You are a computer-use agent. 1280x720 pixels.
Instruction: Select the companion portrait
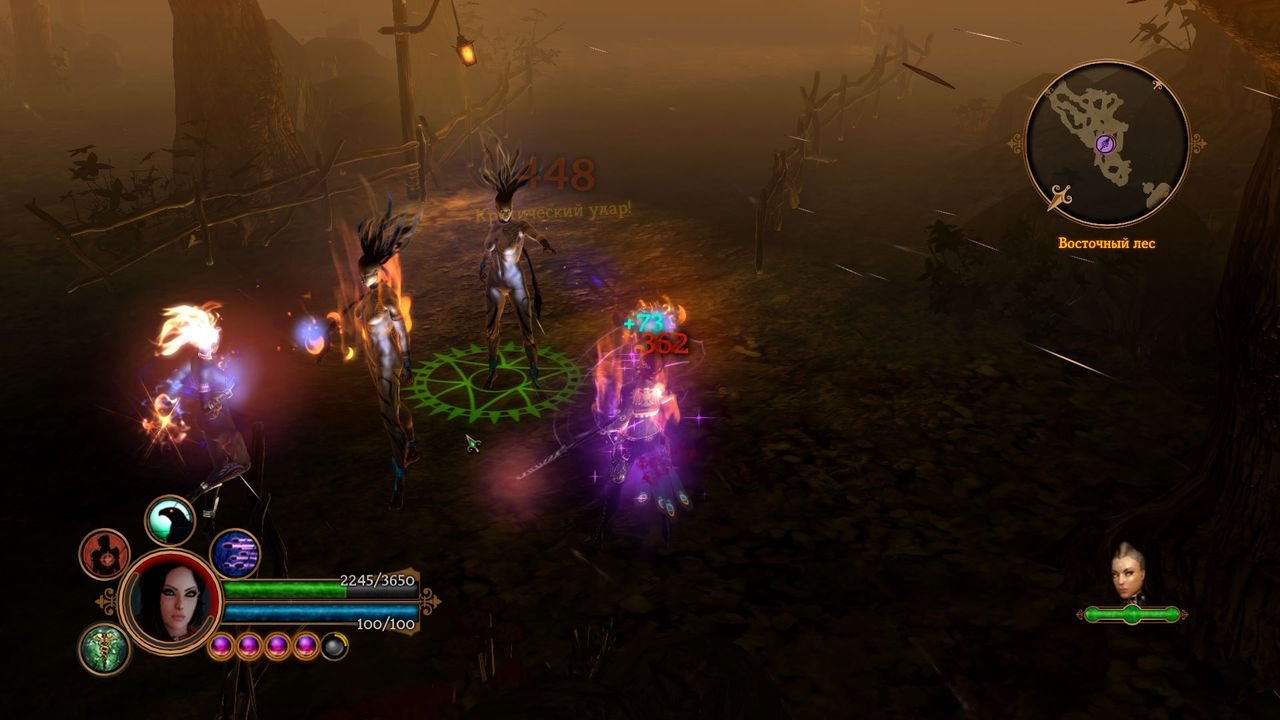click(1128, 573)
